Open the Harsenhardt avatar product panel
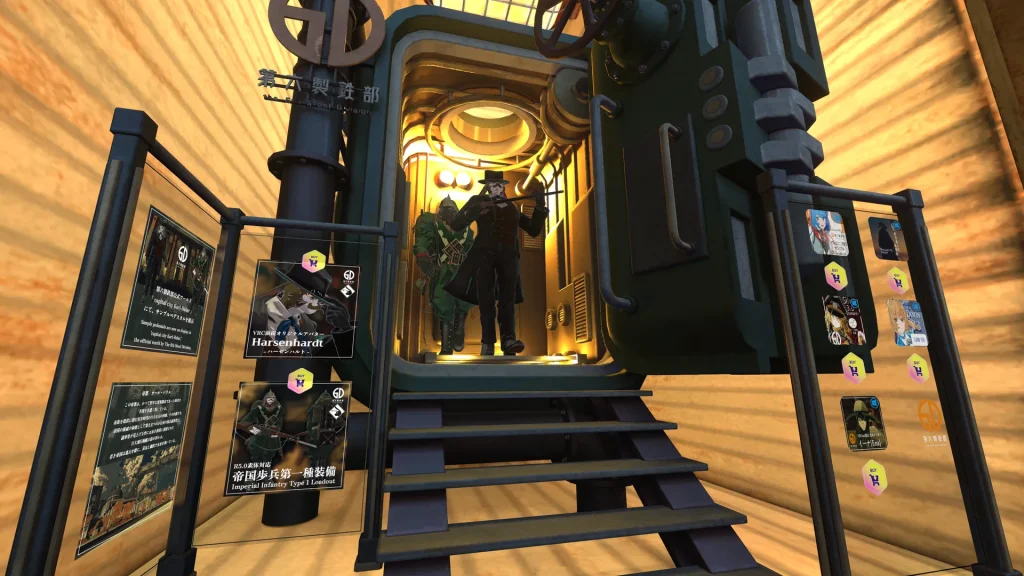 tap(301, 309)
